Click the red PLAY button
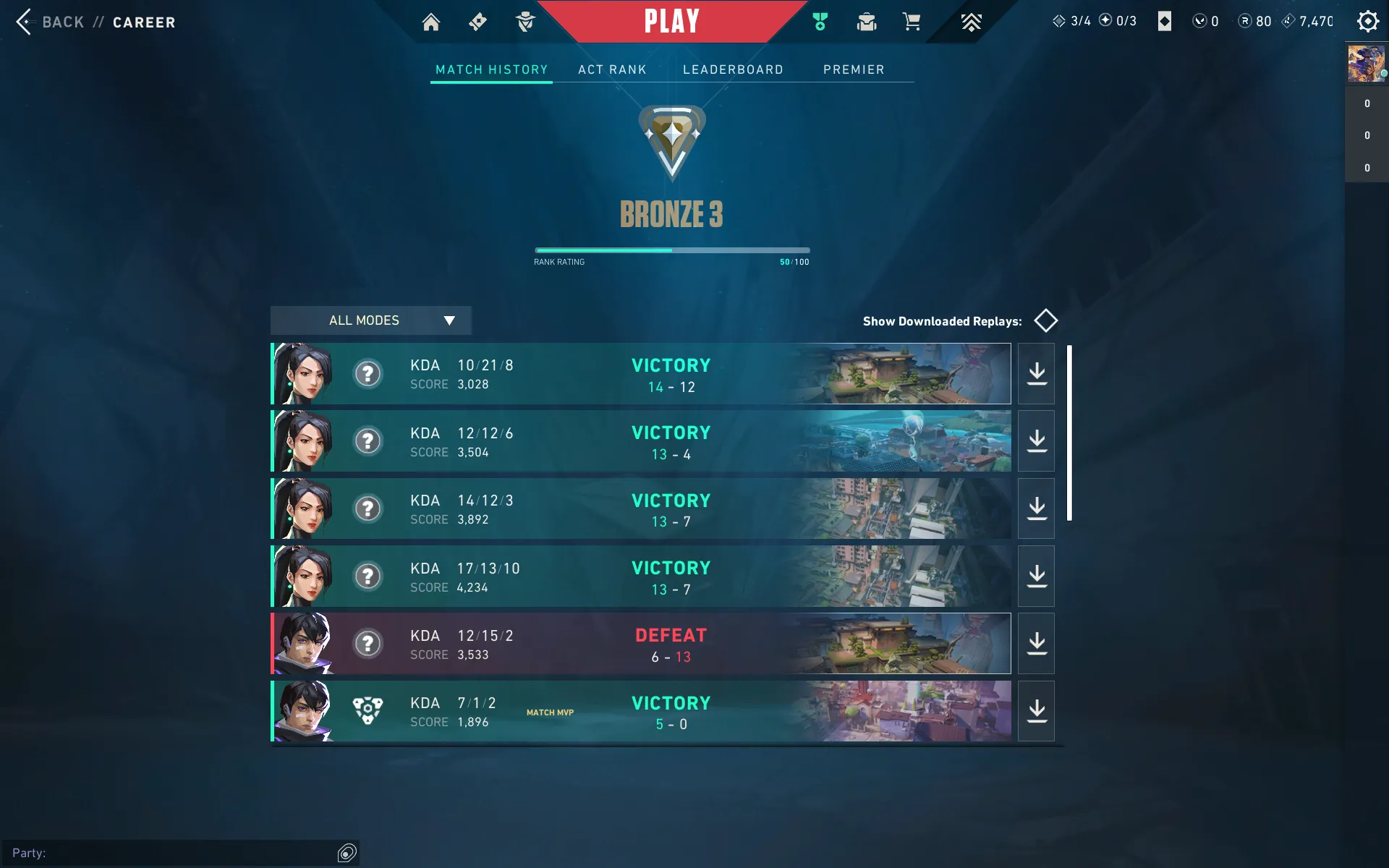Image resolution: width=1389 pixels, height=868 pixels. pos(671,21)
